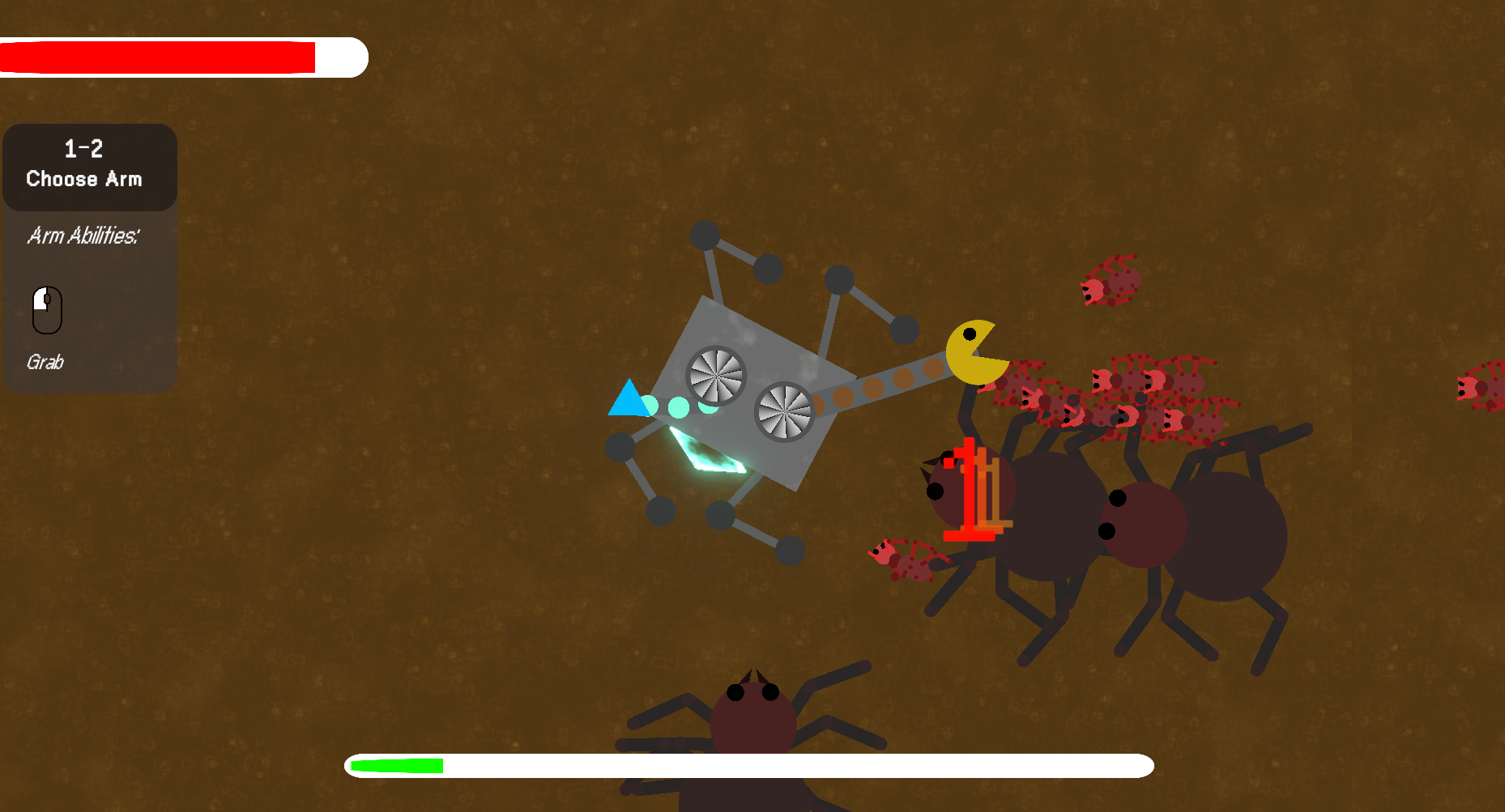The image size is (1505, 812).
Task: Select the yellow Pac-Man arm attachment
Action: 974,351
